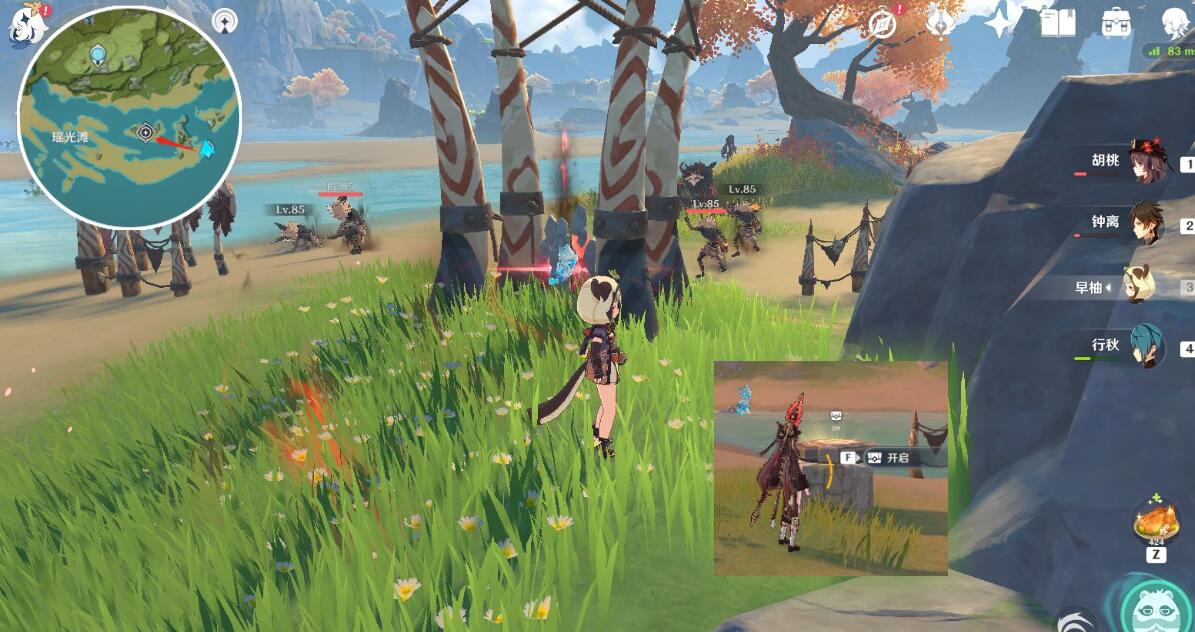
Task: Open the adventurer handbook book icon
Action: pos(1056,22)
